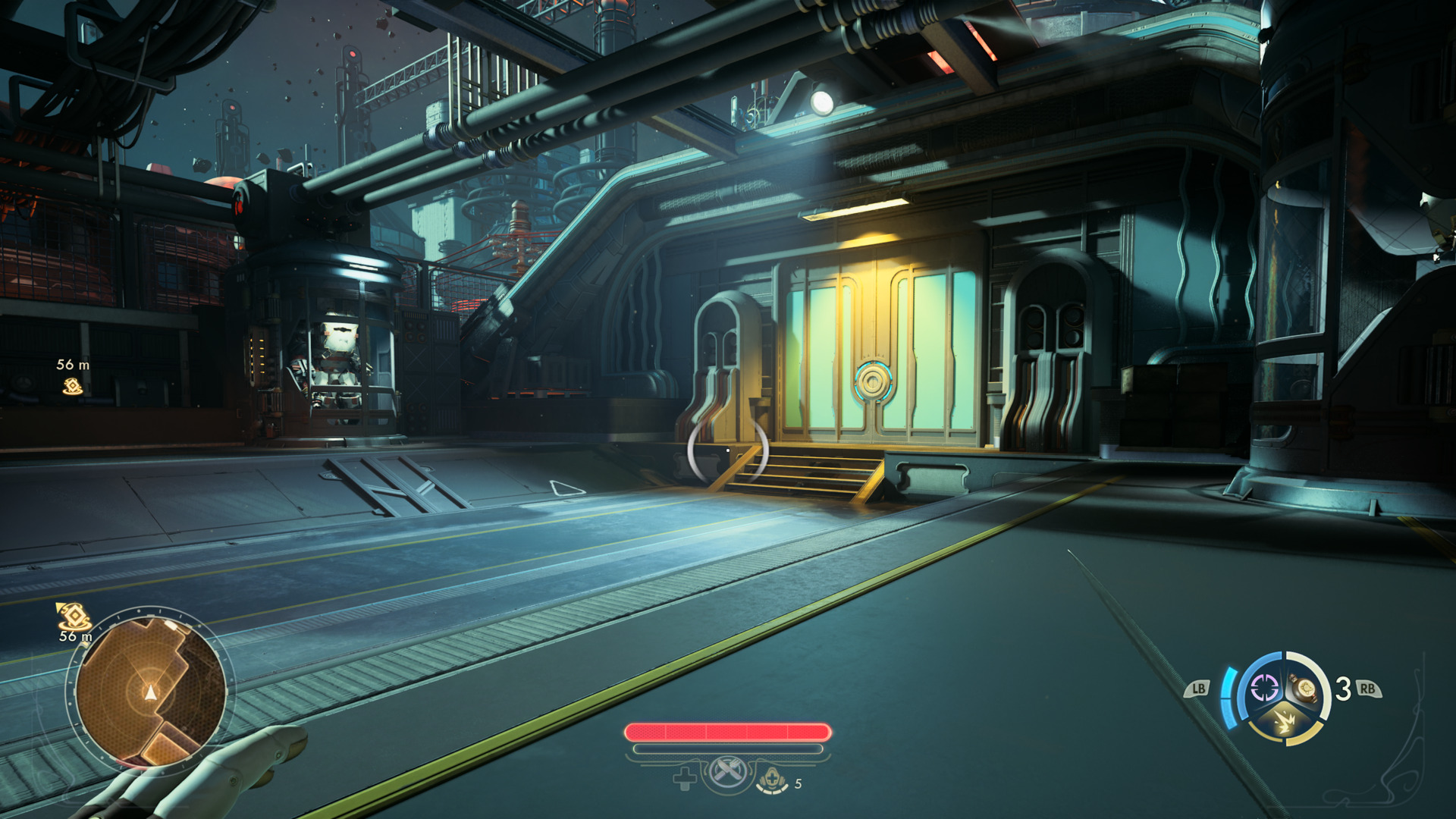Click the crossed knife and fork icon
The width and height of the screenshot is (1456, 819).
coord(728,773)
